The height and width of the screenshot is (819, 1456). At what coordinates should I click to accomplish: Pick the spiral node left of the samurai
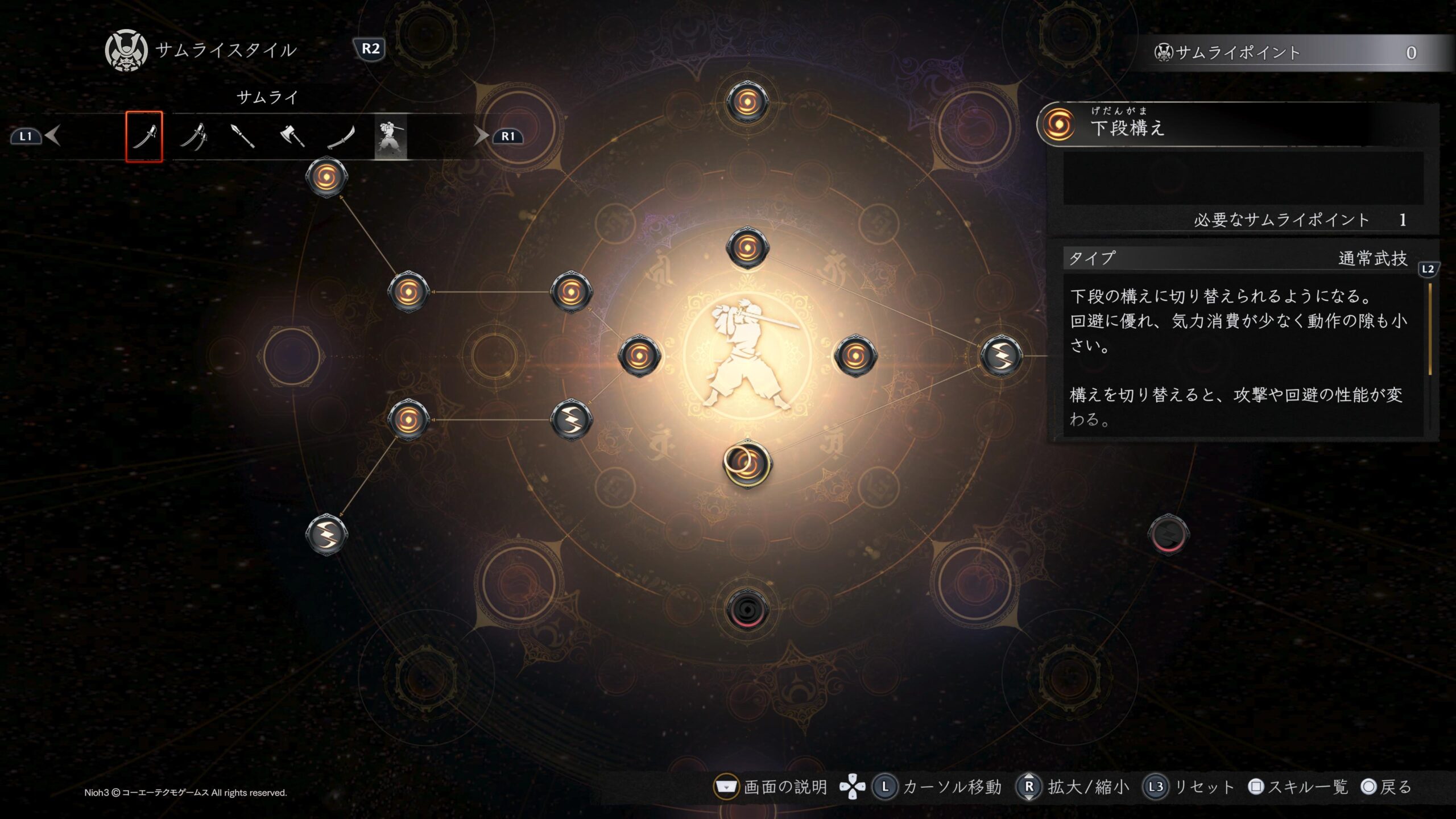pos(639,356)
